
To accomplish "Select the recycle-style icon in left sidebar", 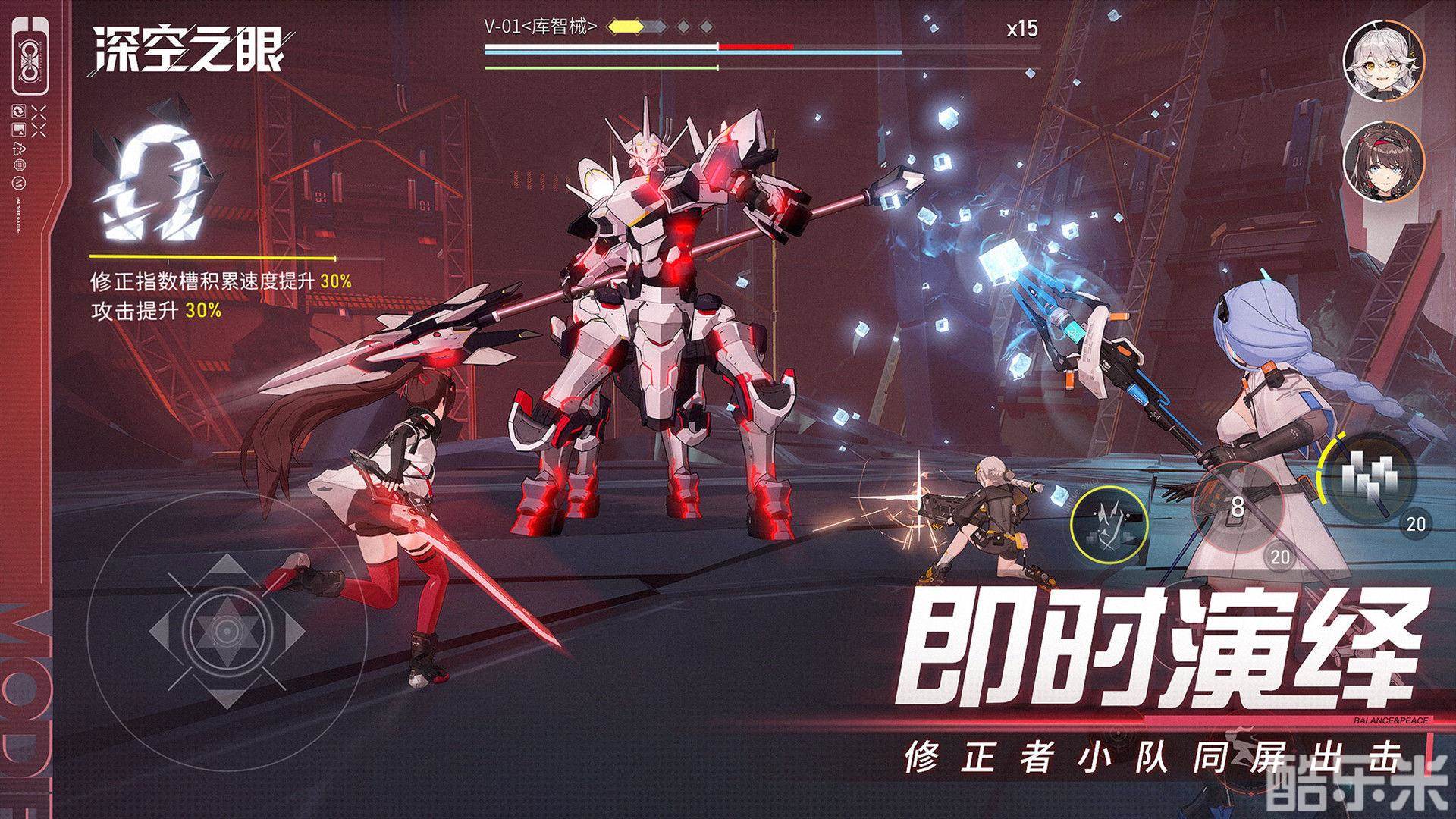I will click(x=17, y=149).
